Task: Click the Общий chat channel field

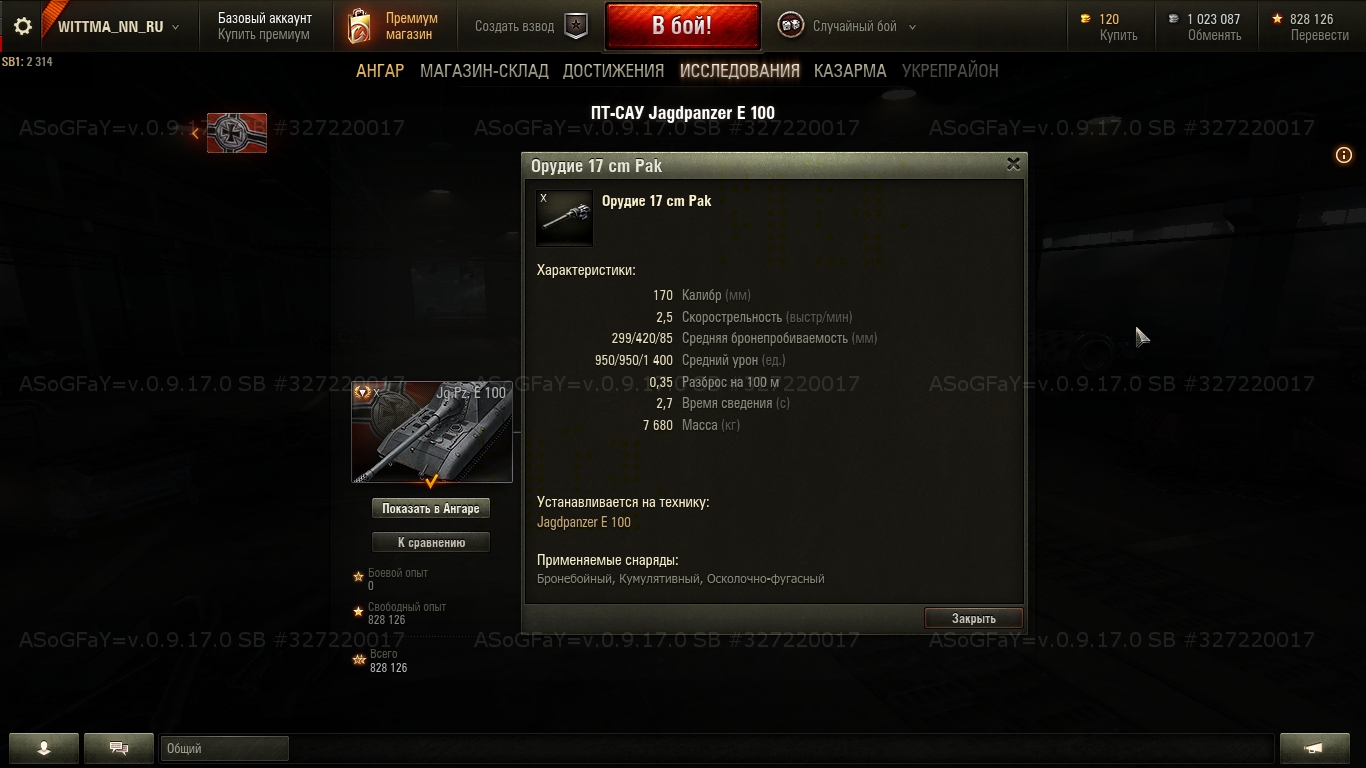Action: 224,748
